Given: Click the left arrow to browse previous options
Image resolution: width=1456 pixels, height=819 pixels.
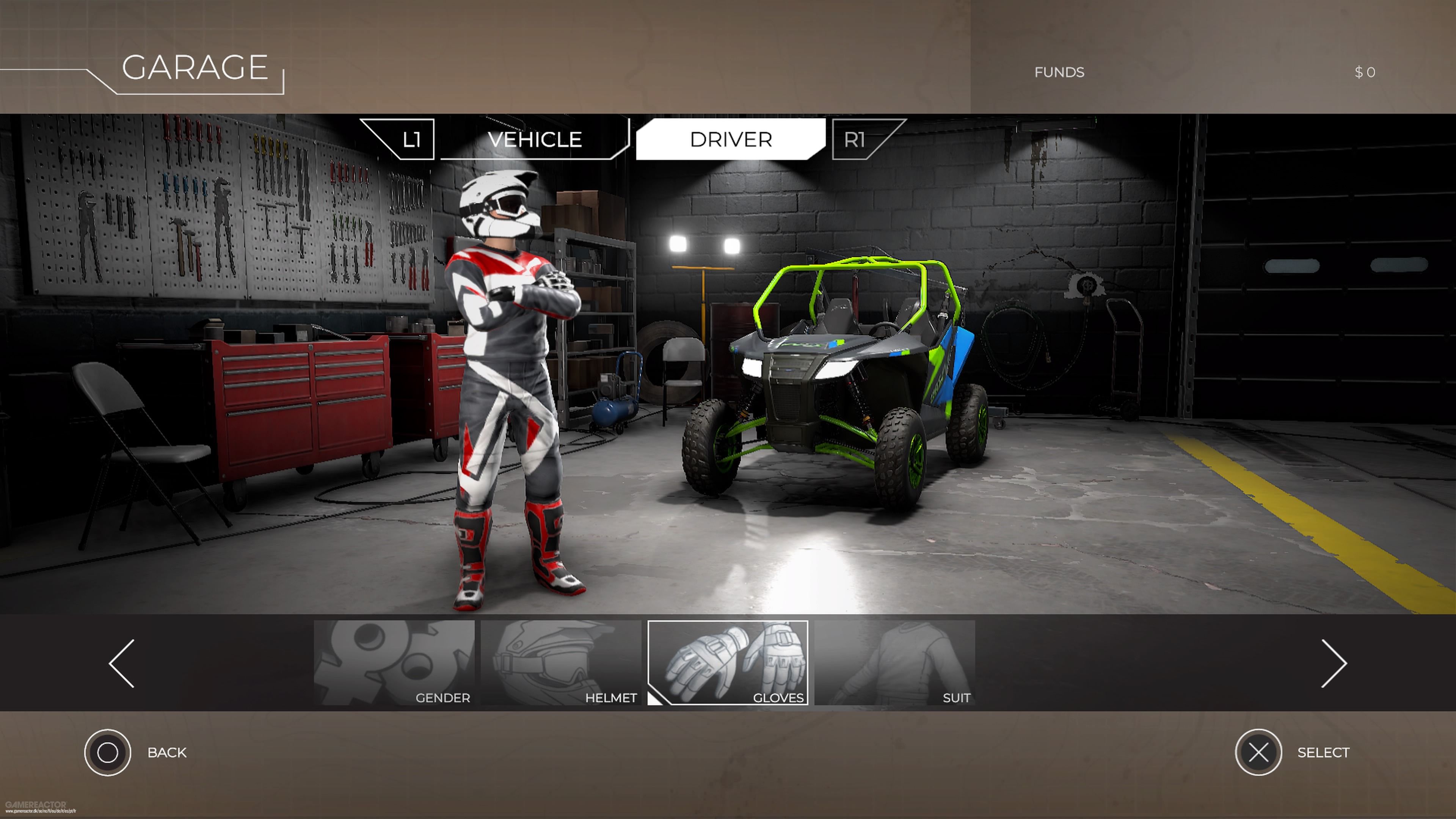Looking at the screenshot, I should pos(122,664).
